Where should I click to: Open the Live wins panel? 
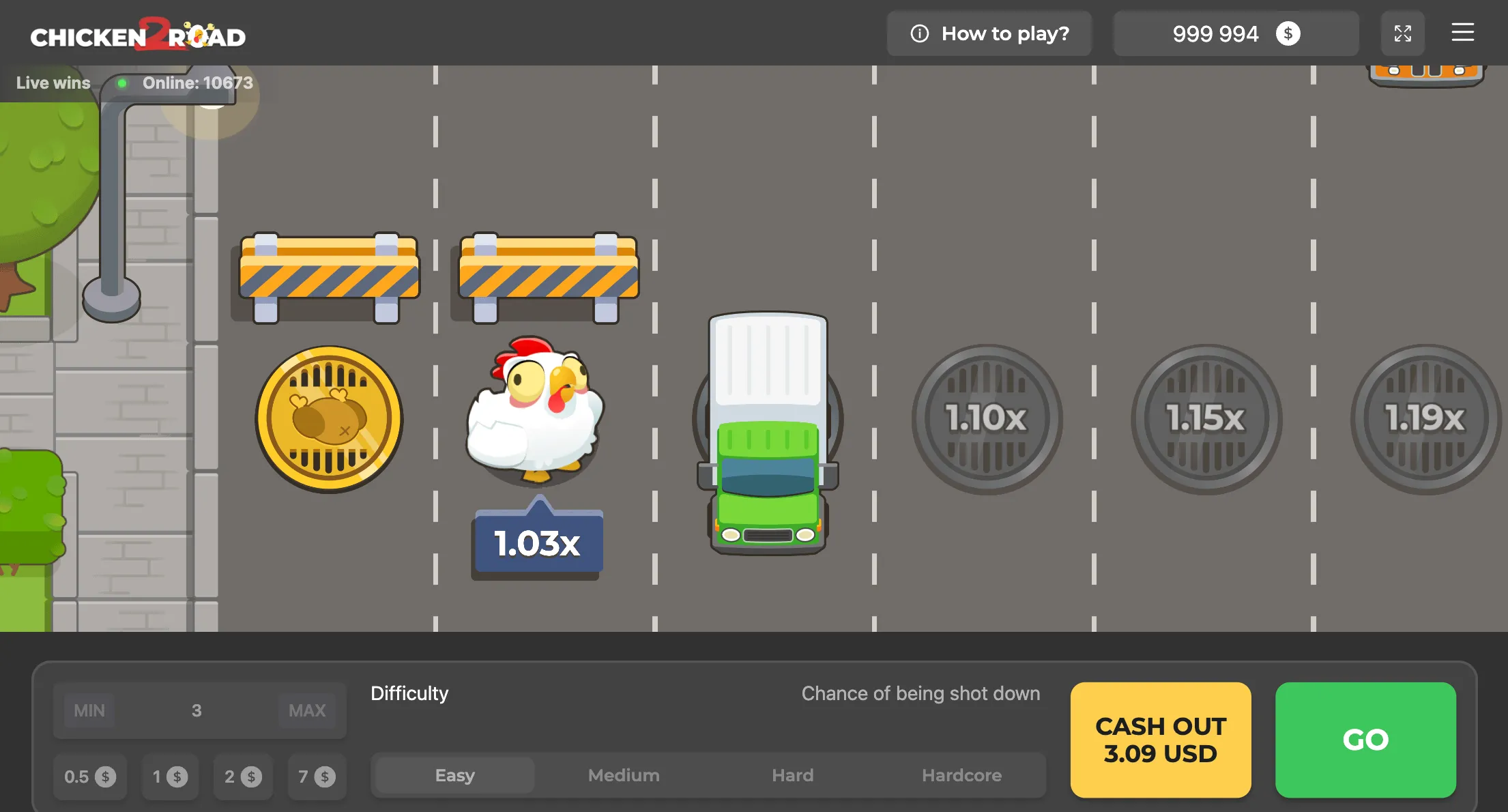tap(52, 83)
